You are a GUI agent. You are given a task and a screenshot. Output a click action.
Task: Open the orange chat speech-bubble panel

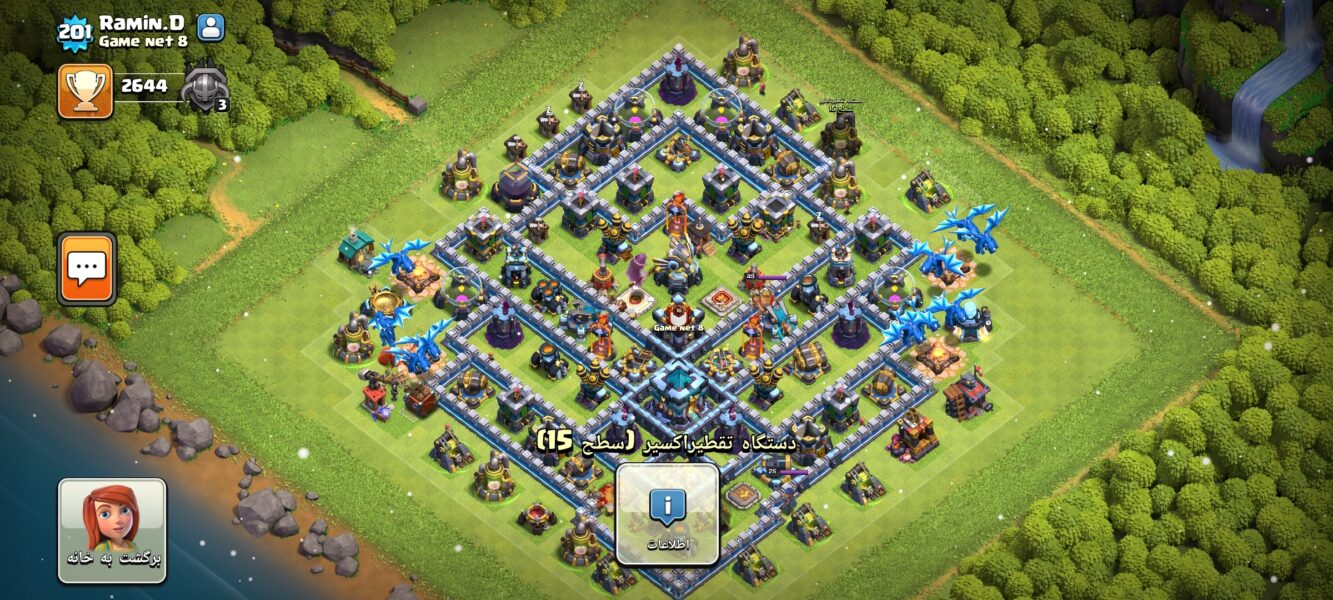pyautogui.click(x=86, y=268)
